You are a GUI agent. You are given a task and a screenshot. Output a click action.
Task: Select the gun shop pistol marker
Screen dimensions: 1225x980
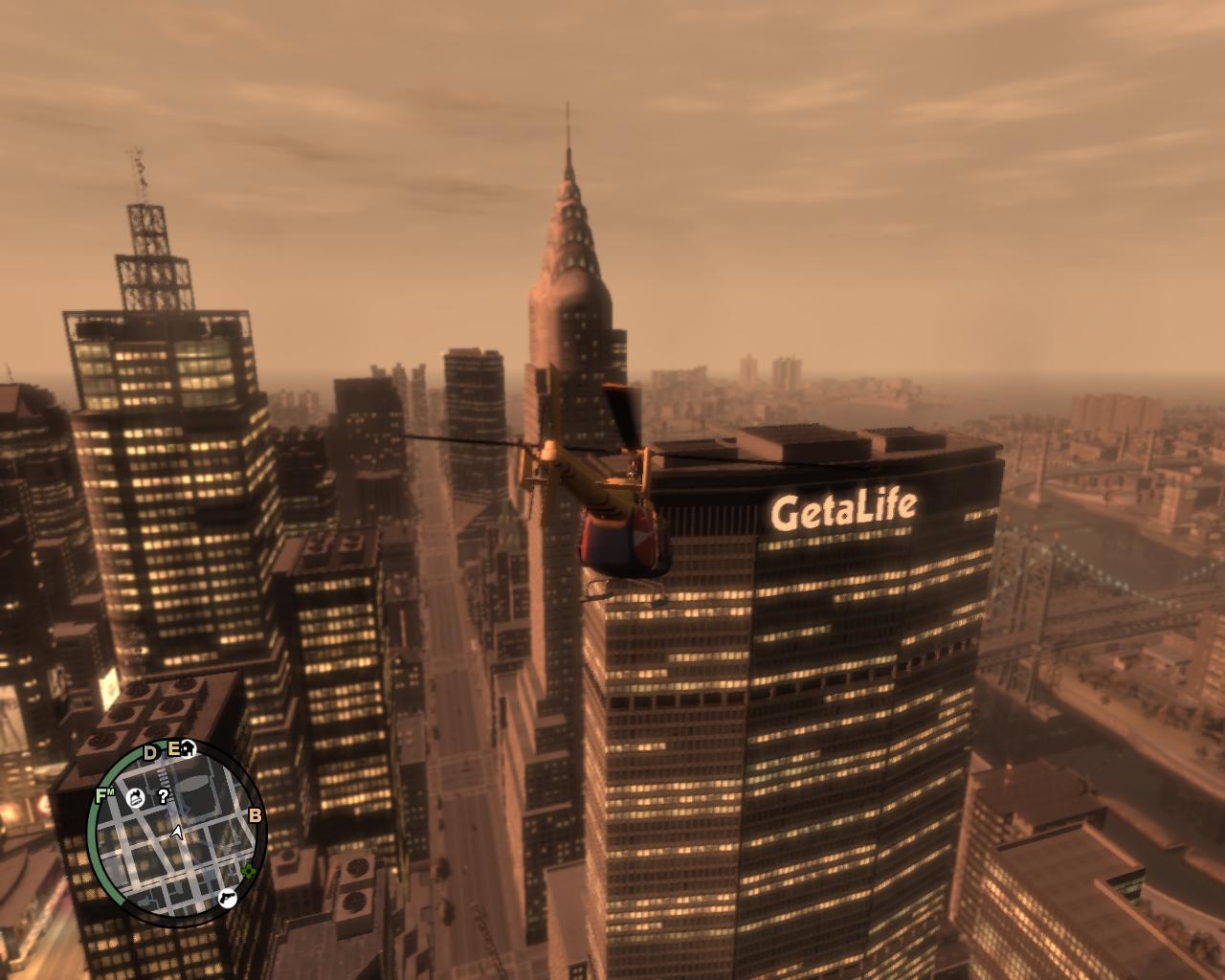226,897
